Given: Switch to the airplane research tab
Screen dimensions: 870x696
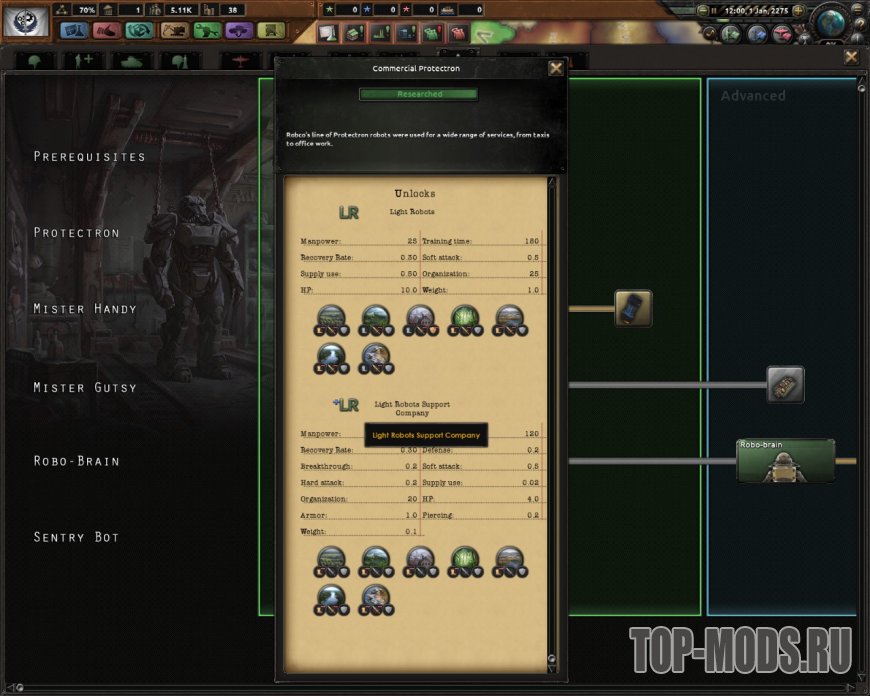Looking at the screenshot, I should 242,61.
